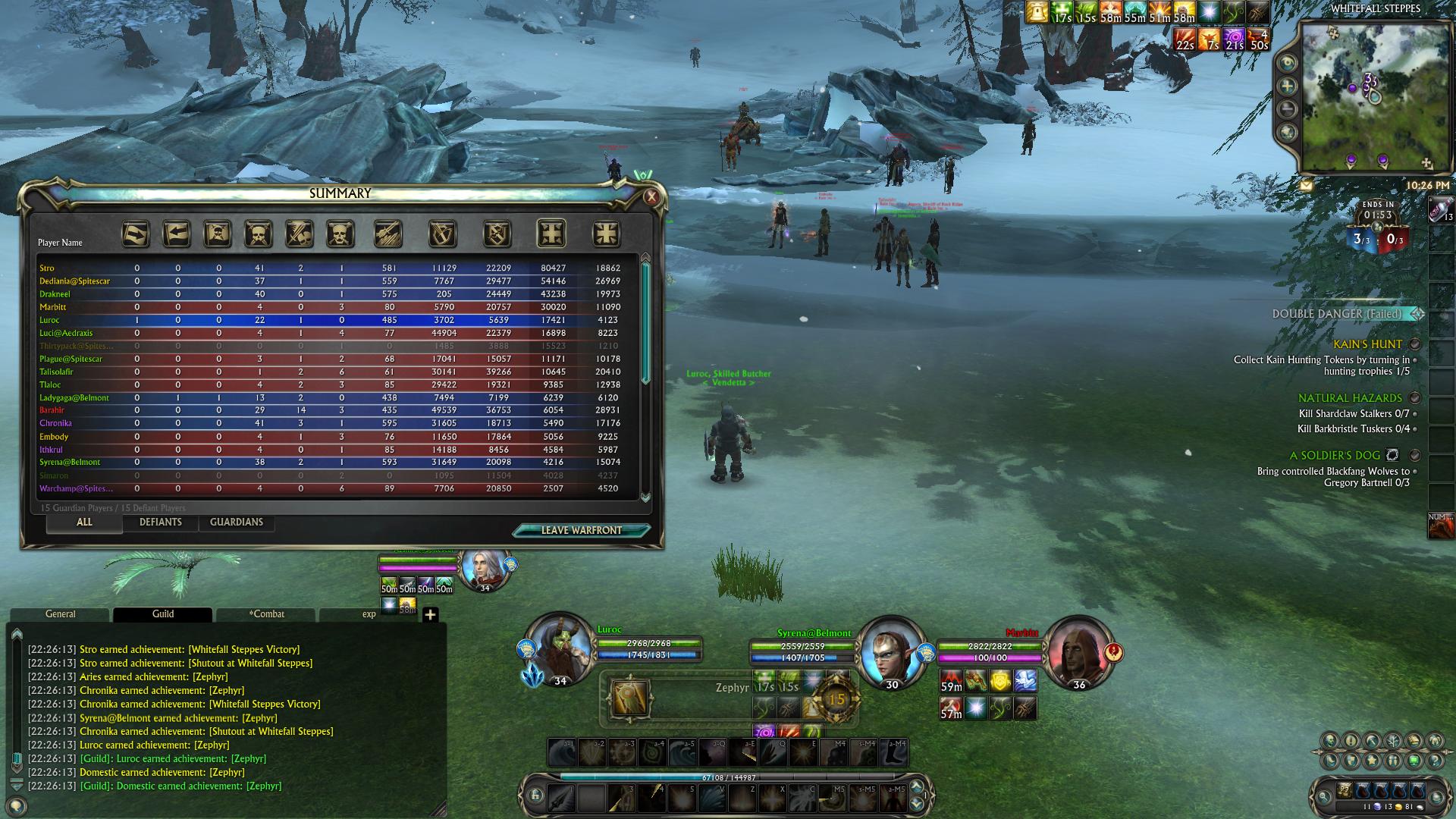This screenshot has width=1456, height=819.
Task: Open the mail envelope icon by minimap
Action: [x=1306, y=185]
